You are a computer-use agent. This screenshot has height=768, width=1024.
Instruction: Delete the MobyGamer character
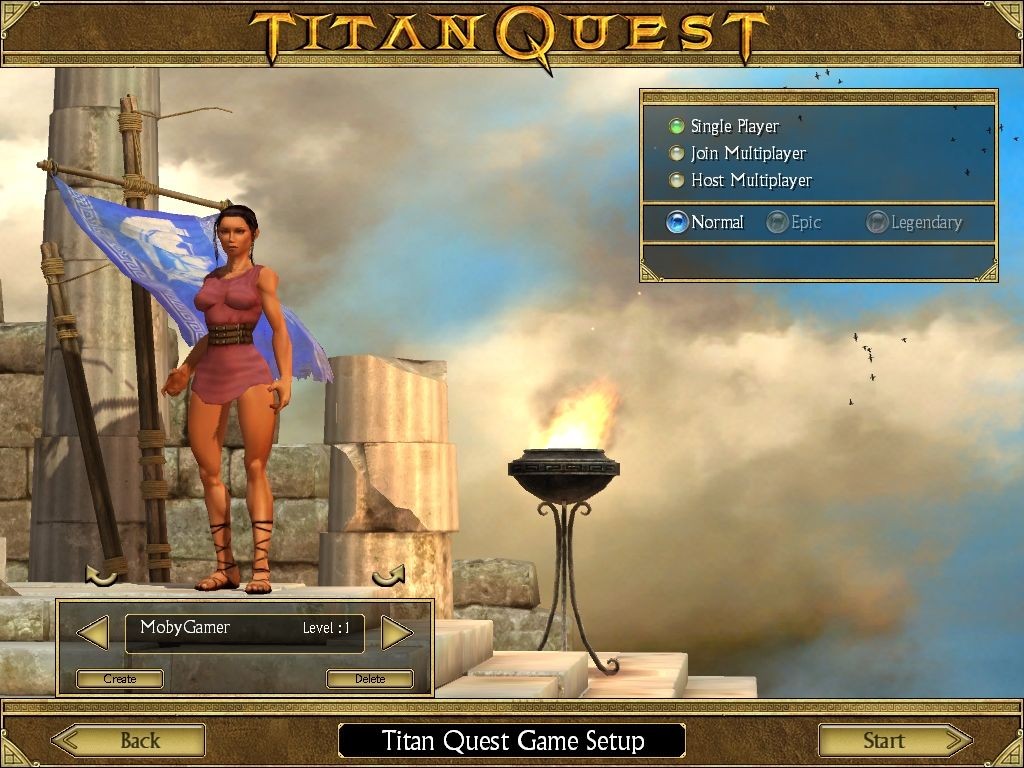click(369, 679)
